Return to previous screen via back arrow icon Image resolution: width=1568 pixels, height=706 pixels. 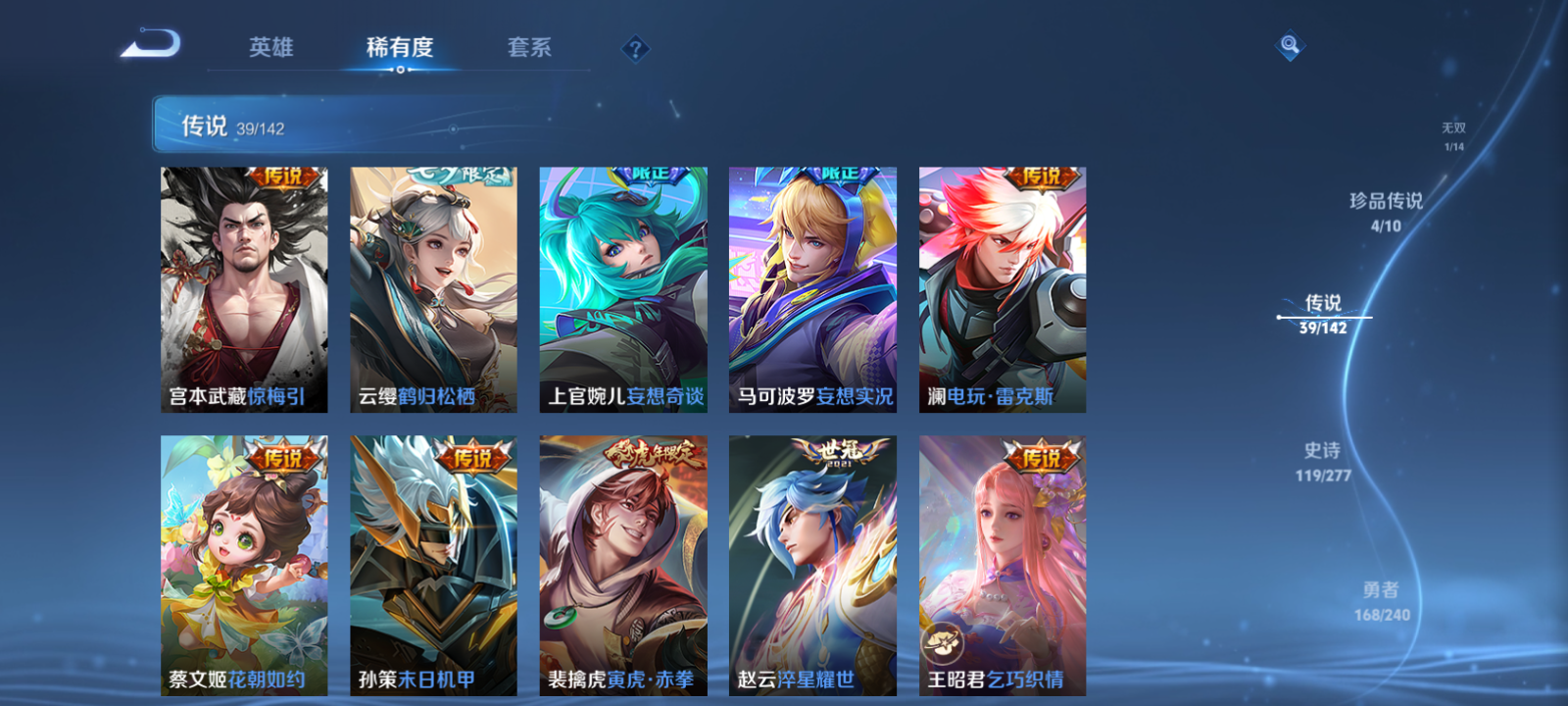click(x=152, y=44)
